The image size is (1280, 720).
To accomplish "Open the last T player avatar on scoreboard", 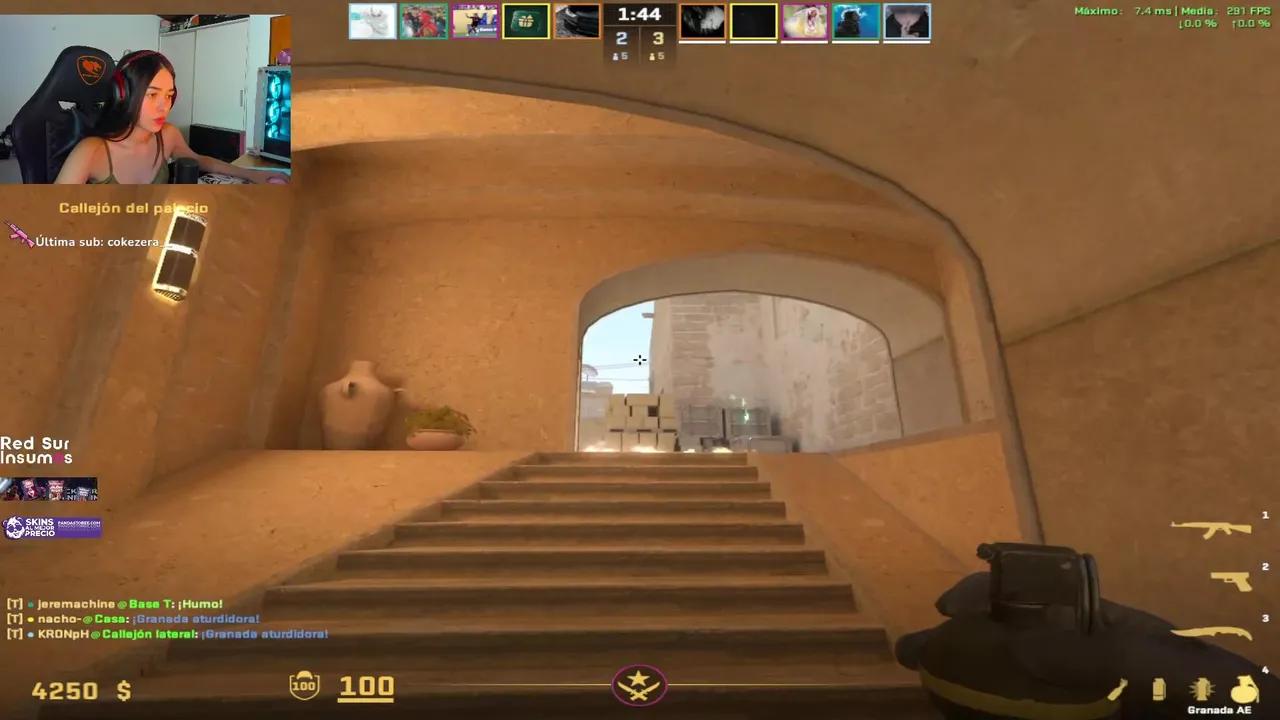I will [906, 21].
